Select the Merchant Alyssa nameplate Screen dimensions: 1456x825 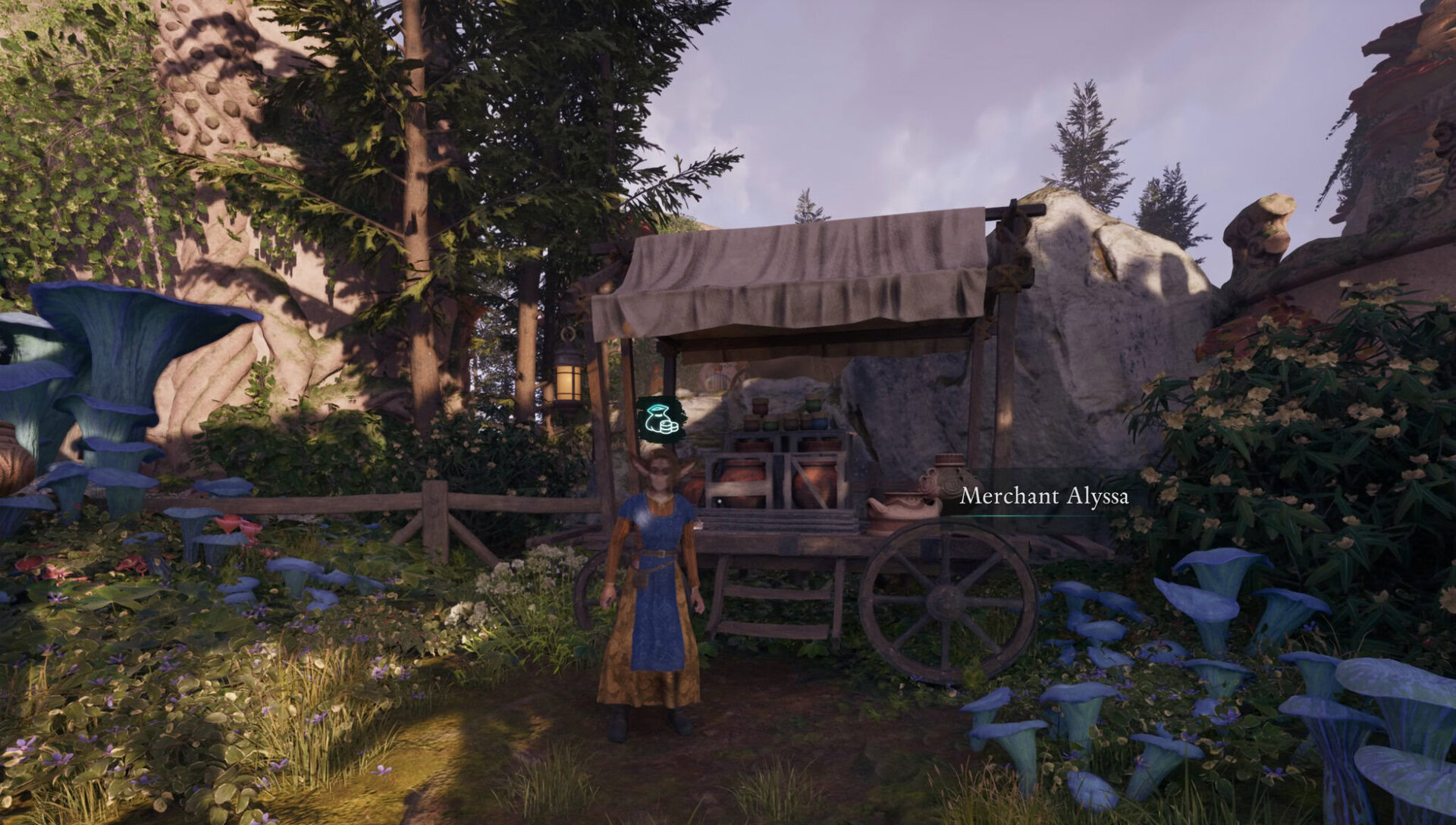click(x=1043, y=497)
